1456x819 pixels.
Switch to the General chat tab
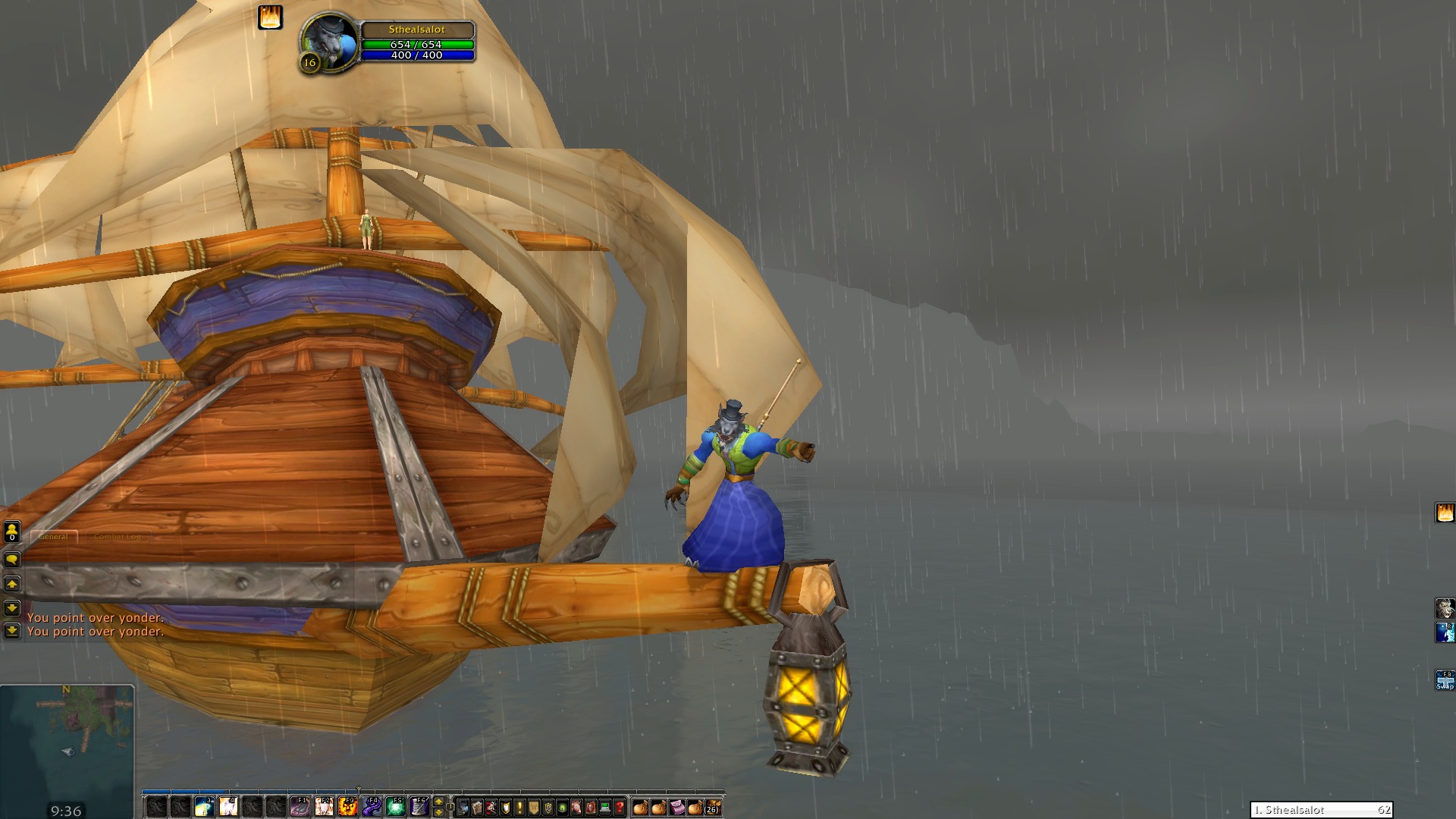[x=53, y=536]
